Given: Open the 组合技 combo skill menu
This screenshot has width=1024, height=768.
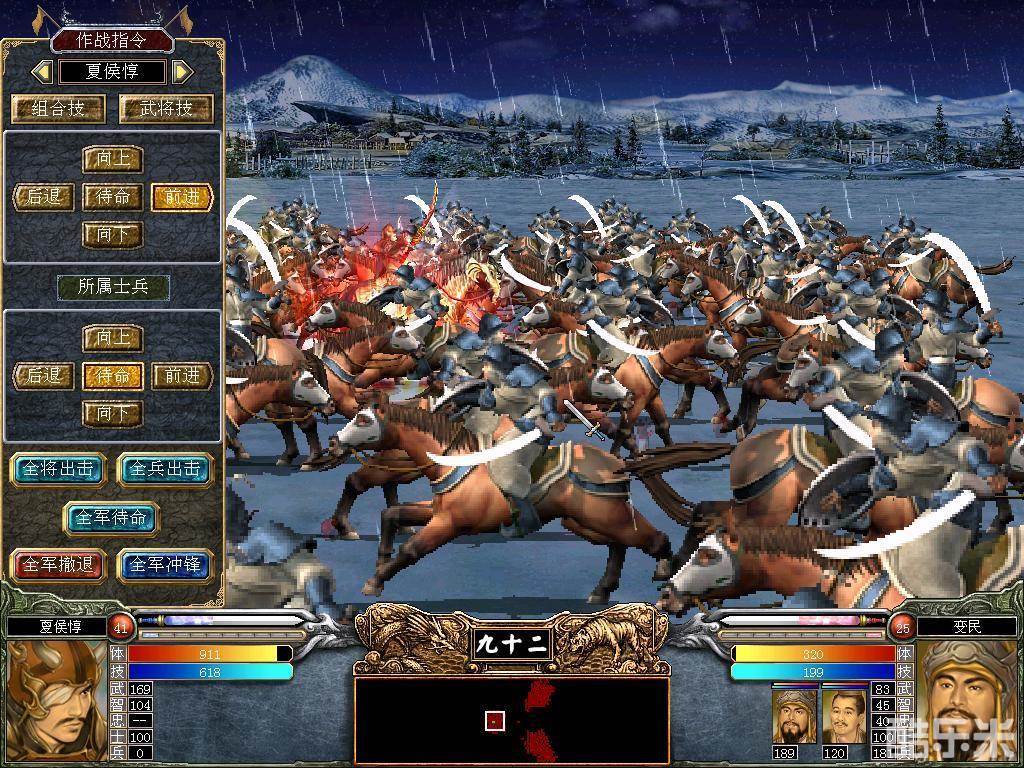Looking at the screenshot, I should click(x=58, y=109).
